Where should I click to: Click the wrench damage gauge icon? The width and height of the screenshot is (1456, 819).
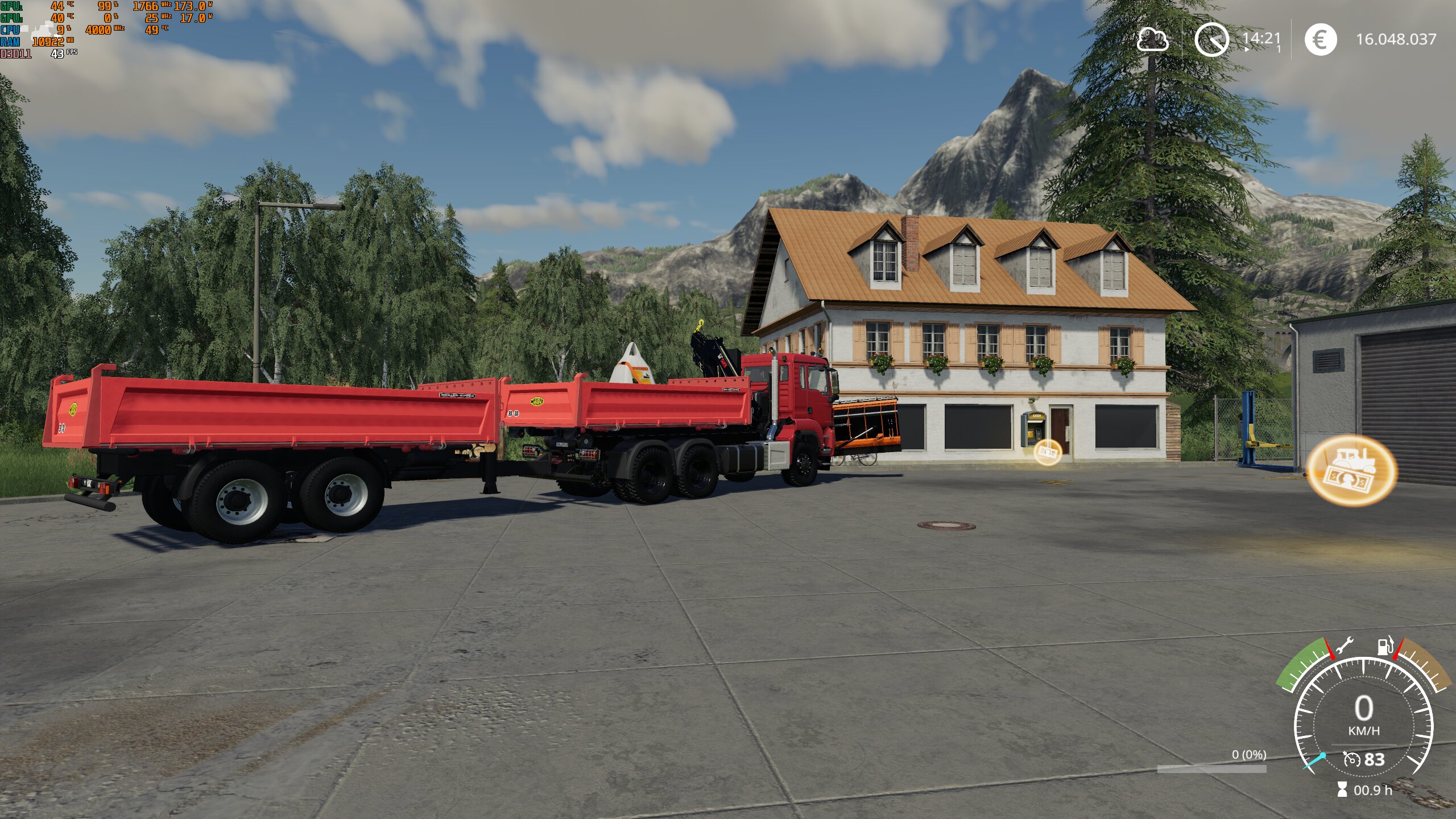tap(1345, 646)
